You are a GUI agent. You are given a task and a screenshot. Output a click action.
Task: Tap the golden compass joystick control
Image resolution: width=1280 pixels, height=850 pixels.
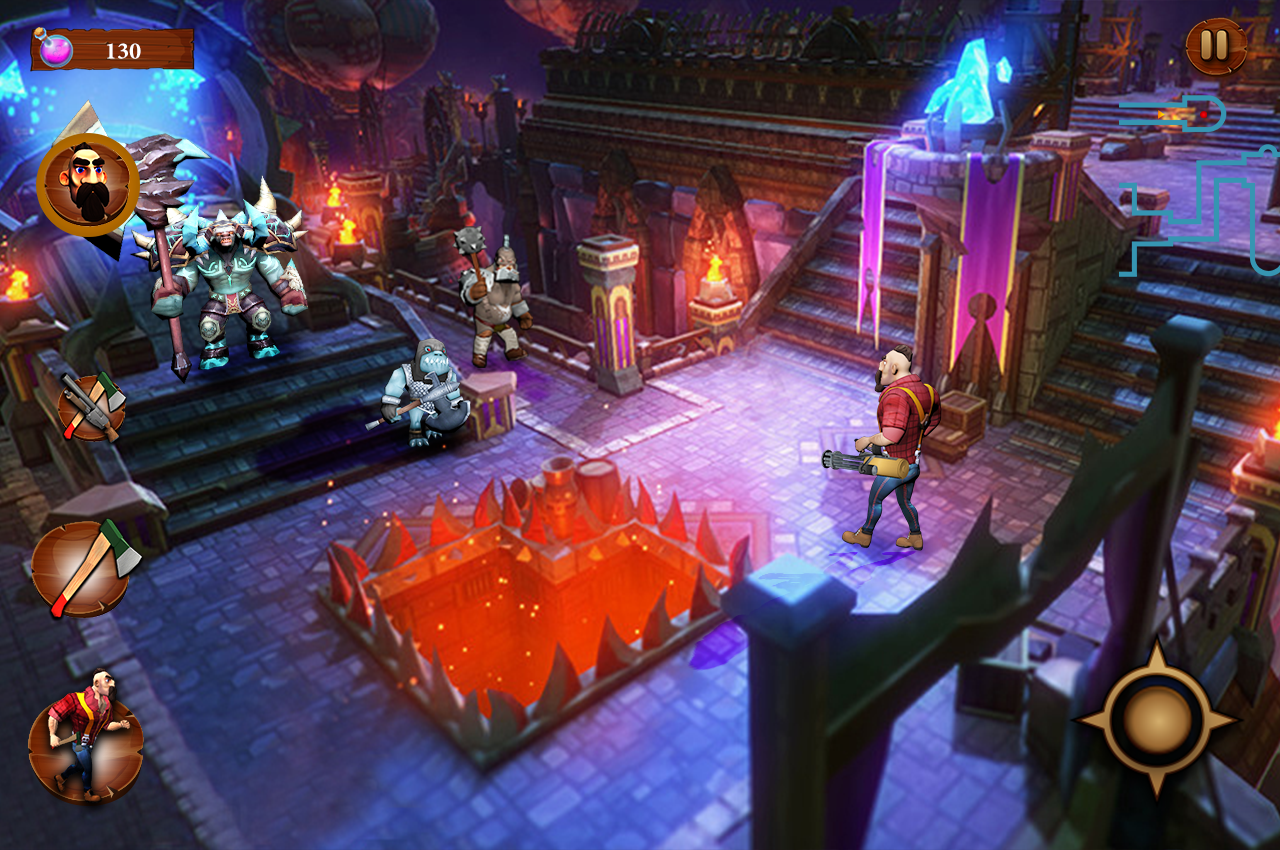[1155, 719]
